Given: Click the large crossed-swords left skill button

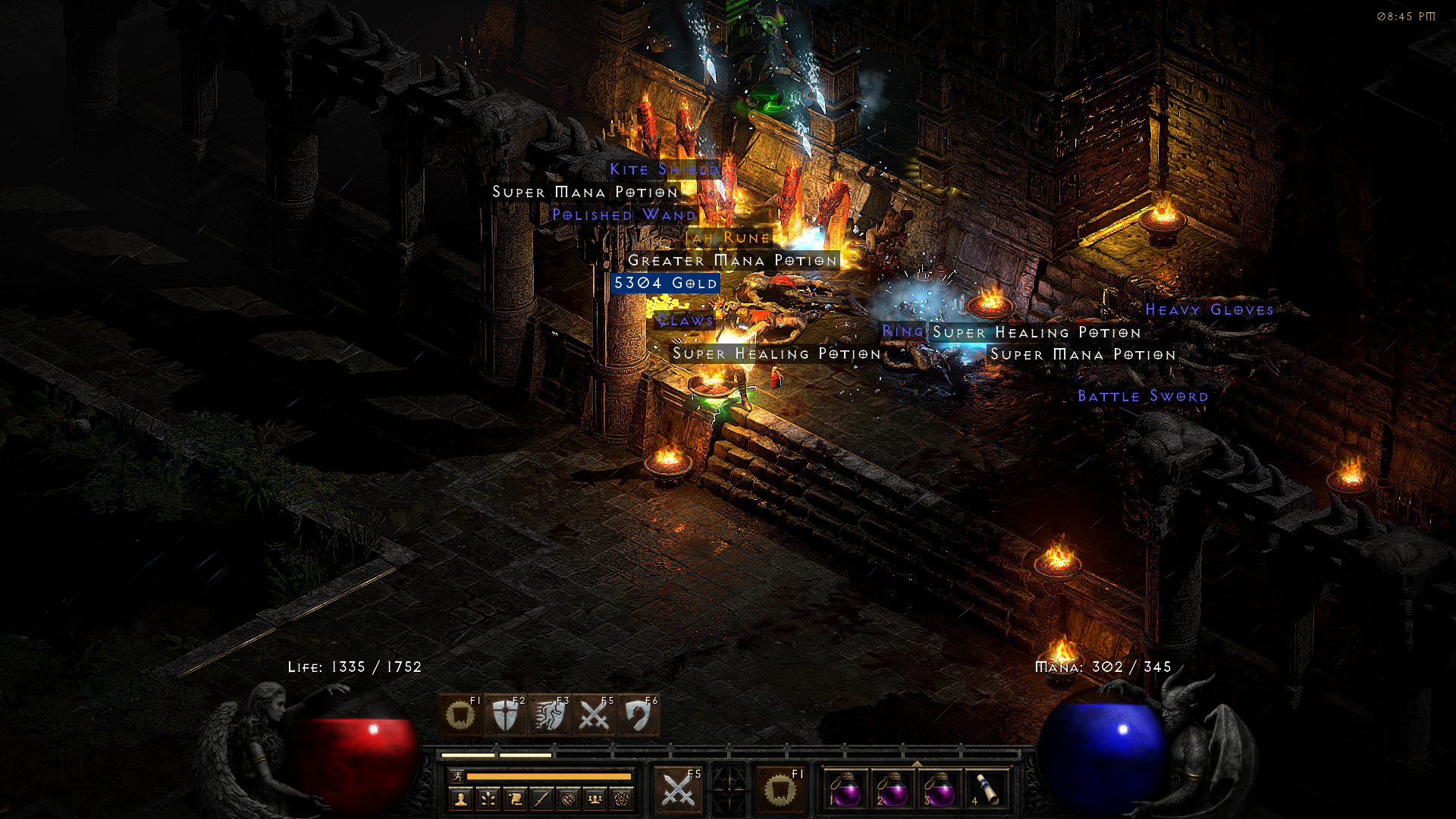Looking at the screenshot, I should (x=678, y=790).
